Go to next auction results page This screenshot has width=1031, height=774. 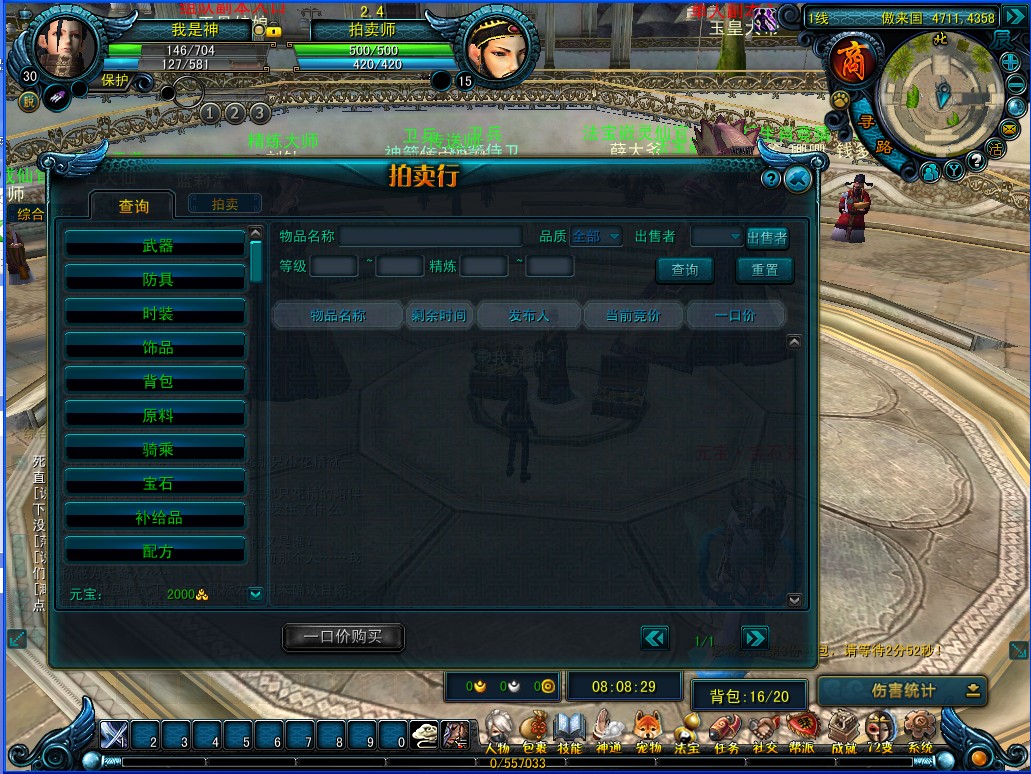755,638
